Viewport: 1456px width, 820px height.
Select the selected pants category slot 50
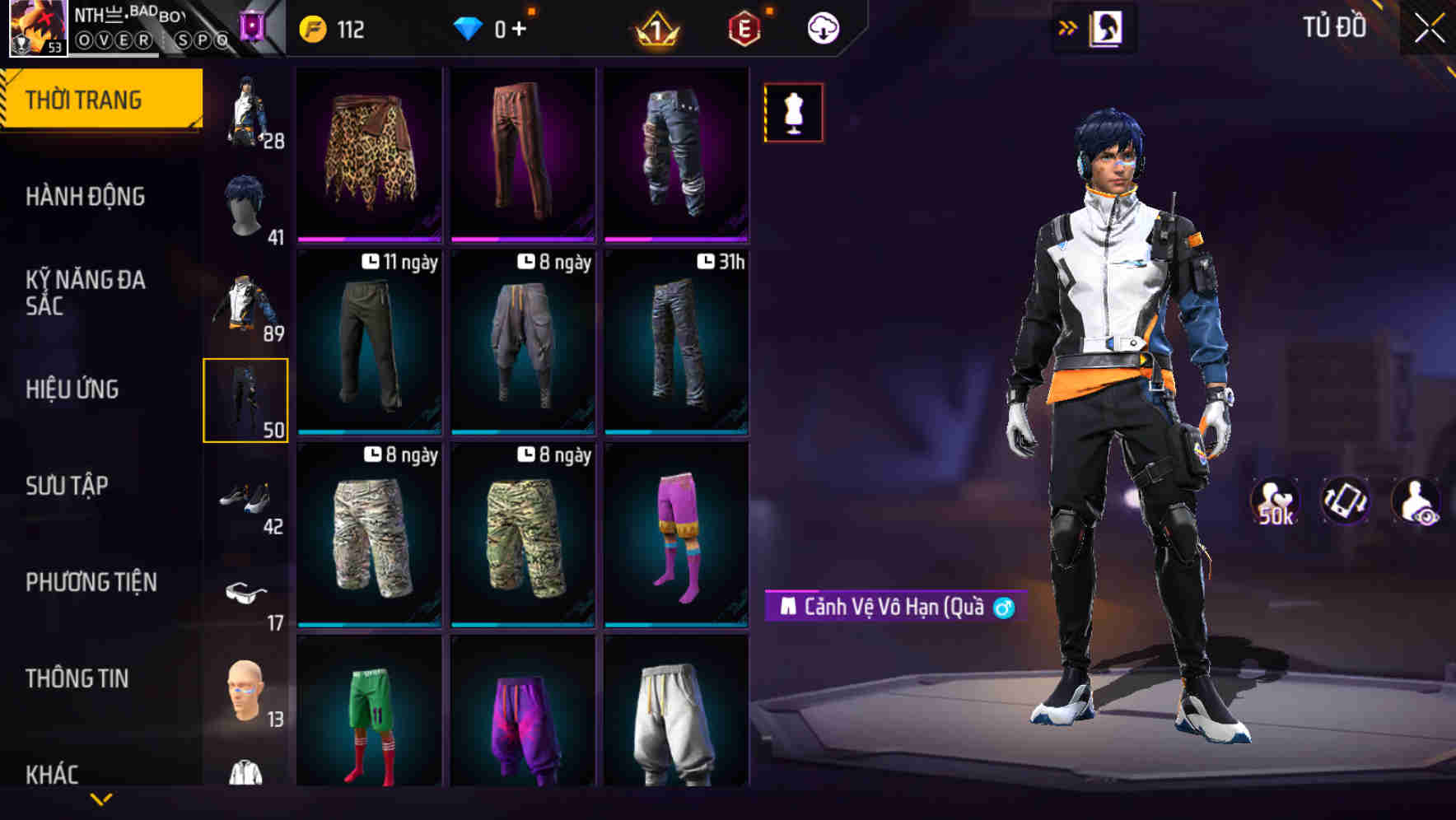point(245,401)
